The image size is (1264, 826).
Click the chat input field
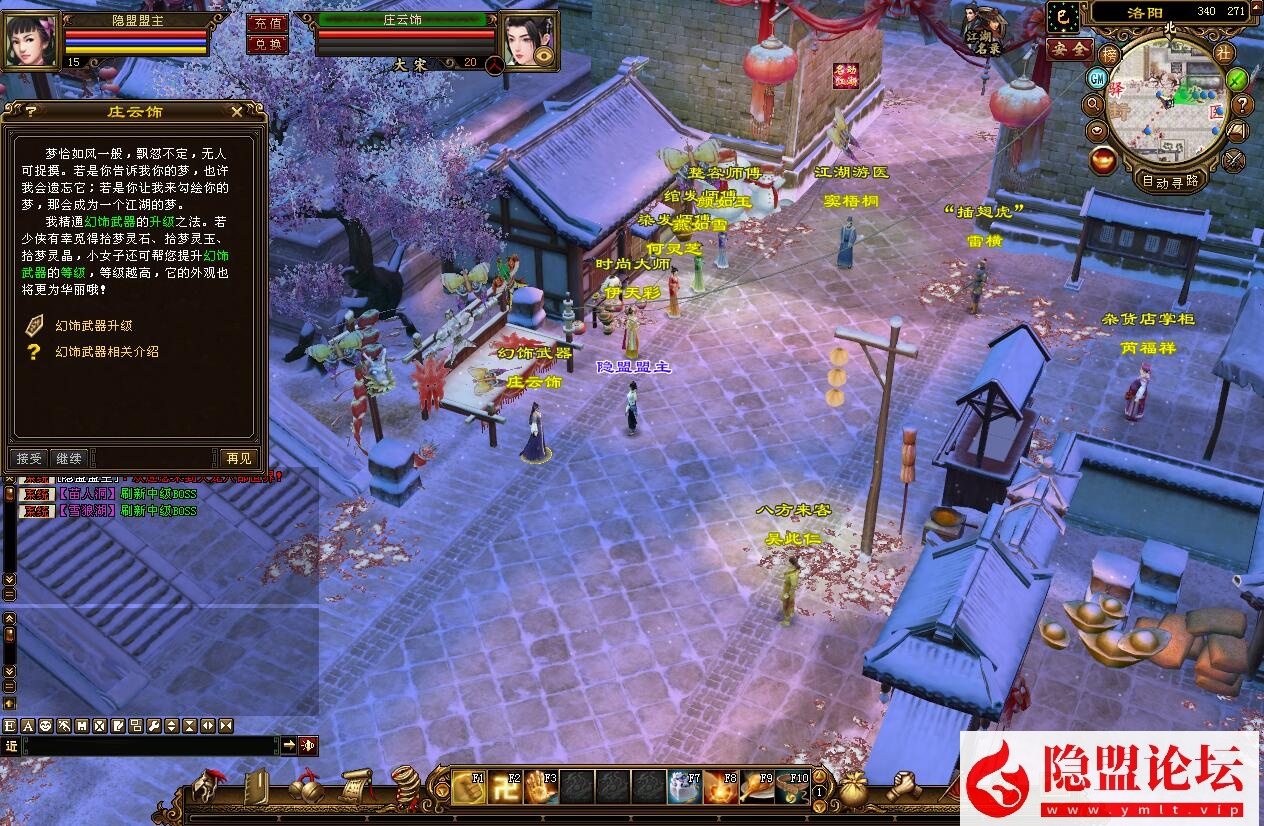[x=150, y=745]
